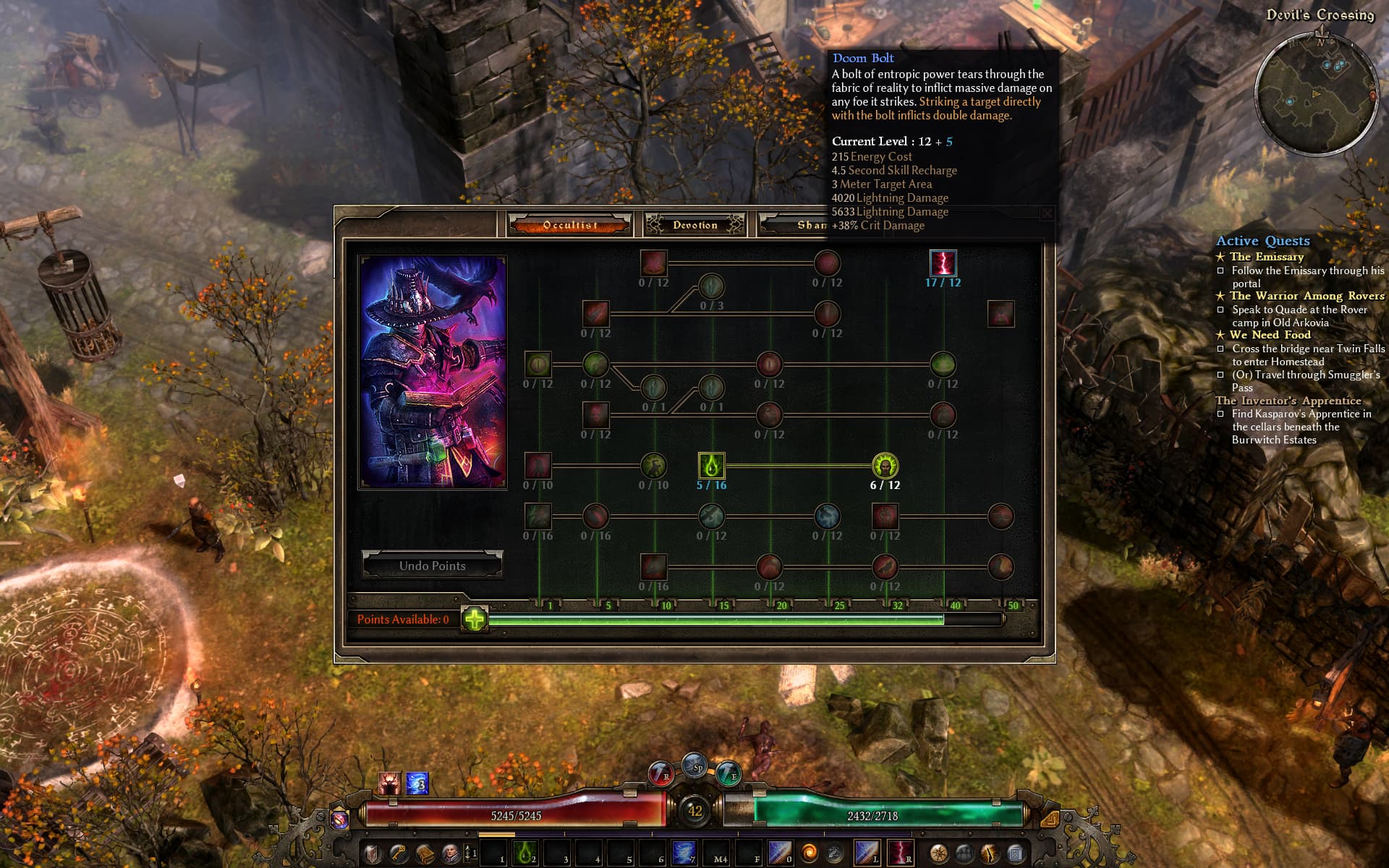Image resolution: width=1389 pixels, height=868 pixels.
Task: Switch to the Occultist mastery tab
Action: pos(570,225)
